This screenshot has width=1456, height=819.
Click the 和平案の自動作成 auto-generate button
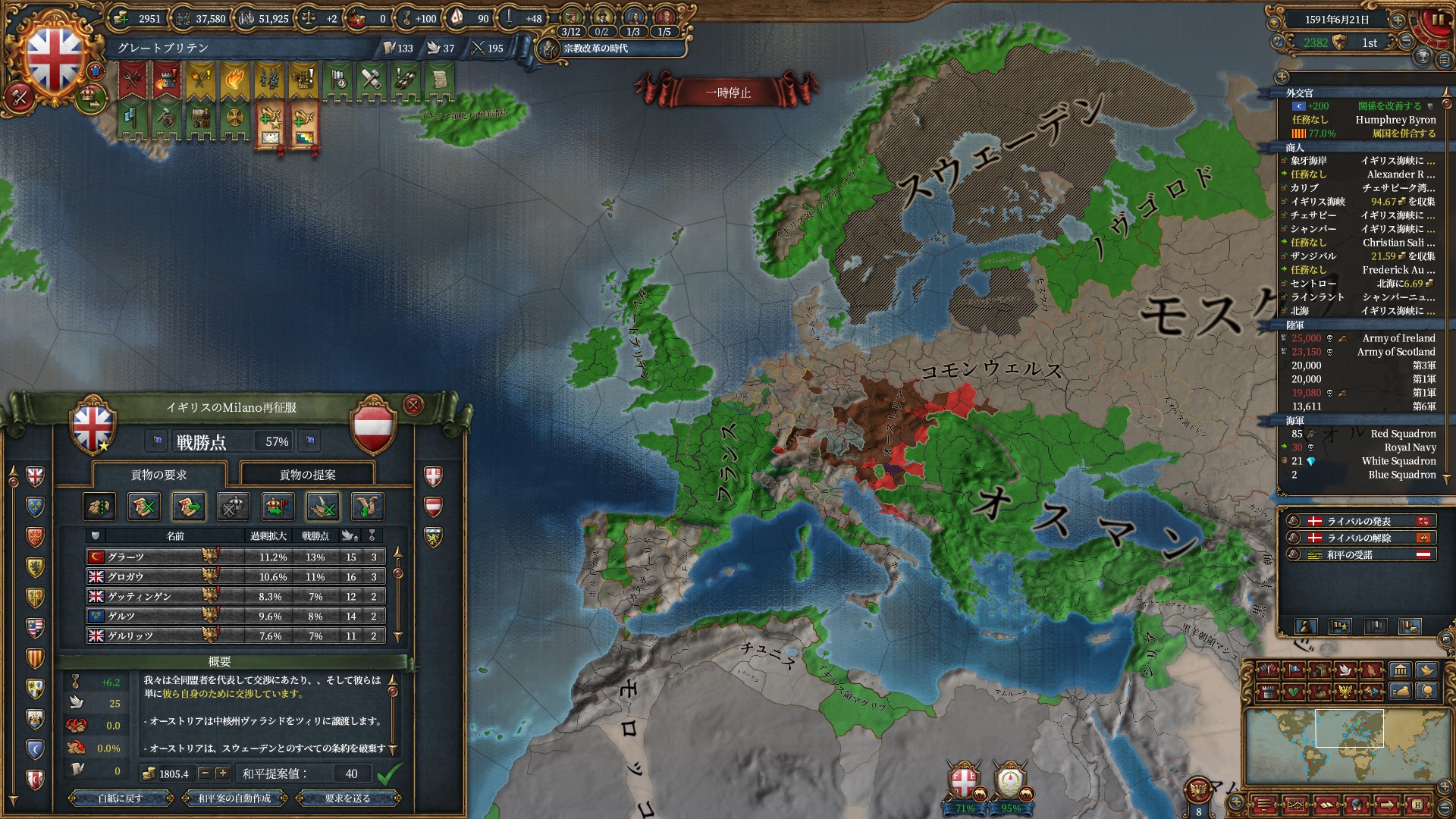[x=234, y=798]
